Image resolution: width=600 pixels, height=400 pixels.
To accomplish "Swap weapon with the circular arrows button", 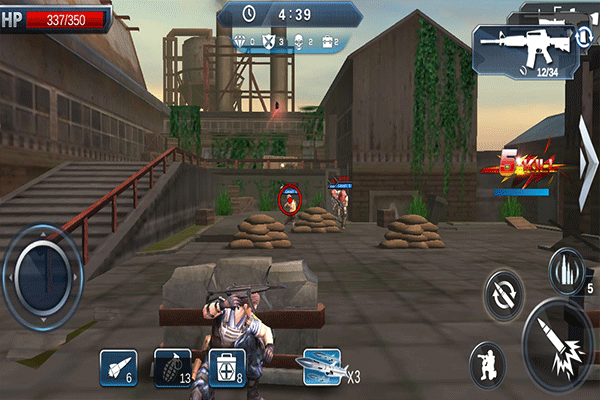I will pyautogui.click(x=504, y=296).
